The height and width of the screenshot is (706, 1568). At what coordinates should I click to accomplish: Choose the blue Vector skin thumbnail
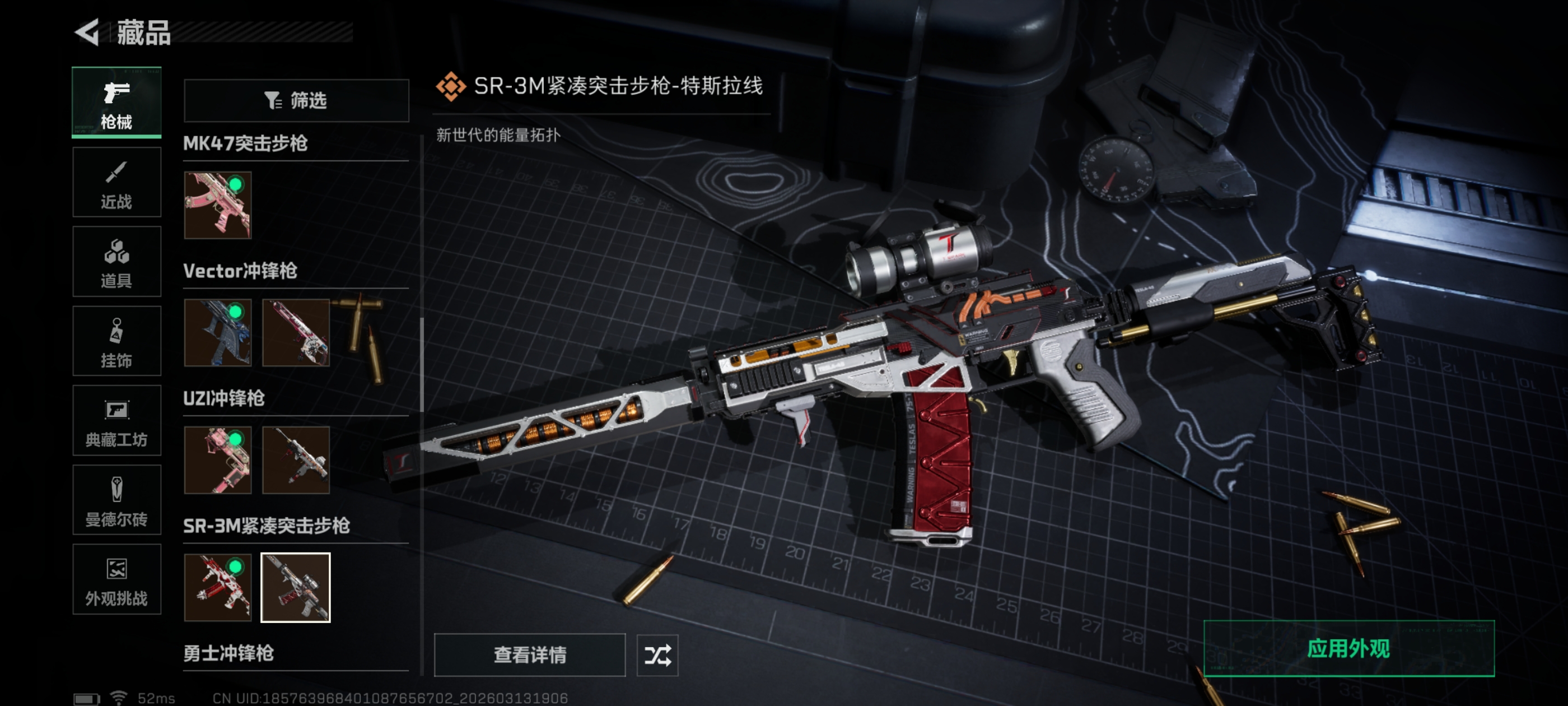[217, 333]
